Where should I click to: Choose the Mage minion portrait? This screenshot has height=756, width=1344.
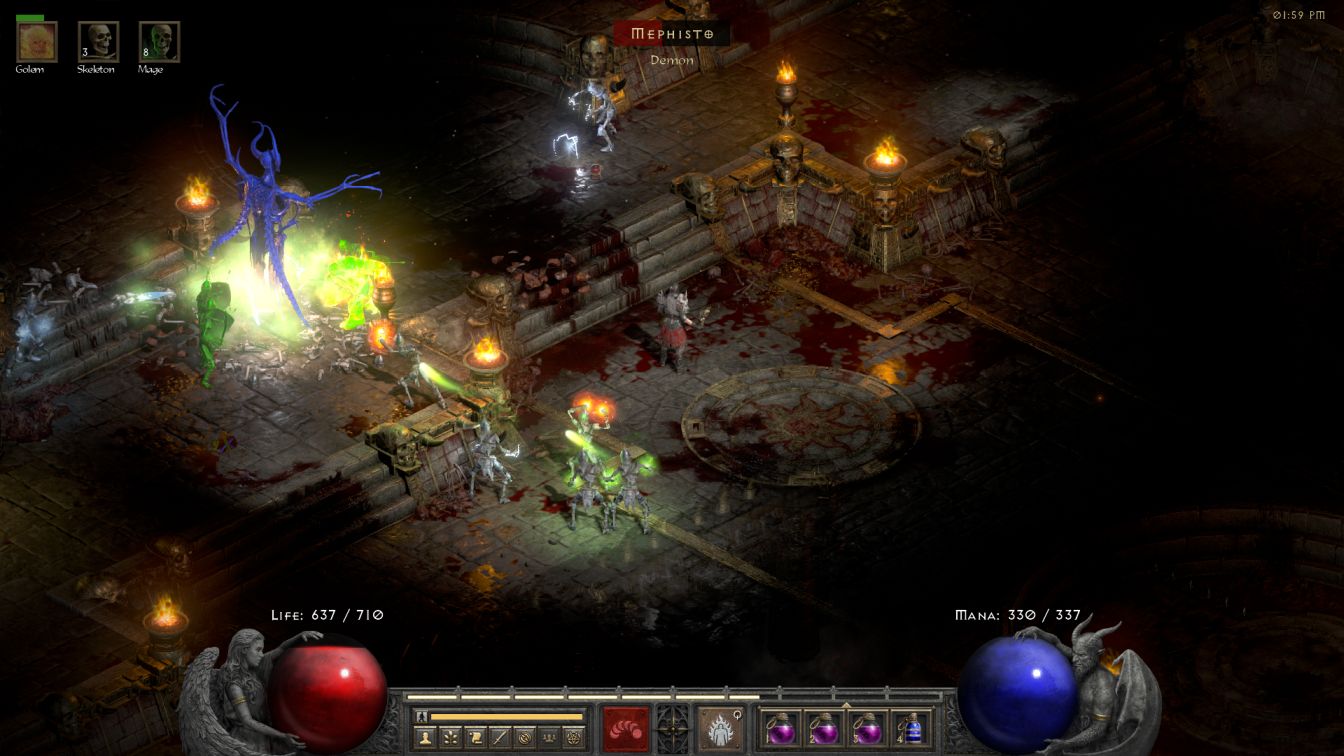click(x=159, y=42)
